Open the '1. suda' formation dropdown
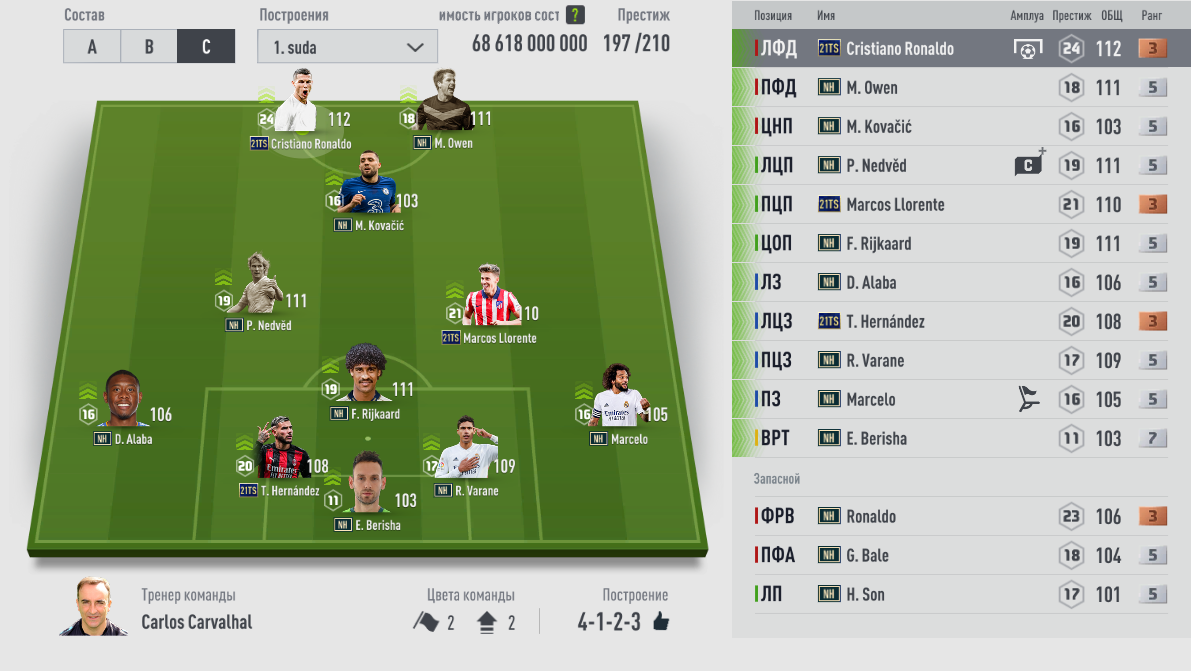The width and height of the screenshot is (1191, 671). point(347,47)
